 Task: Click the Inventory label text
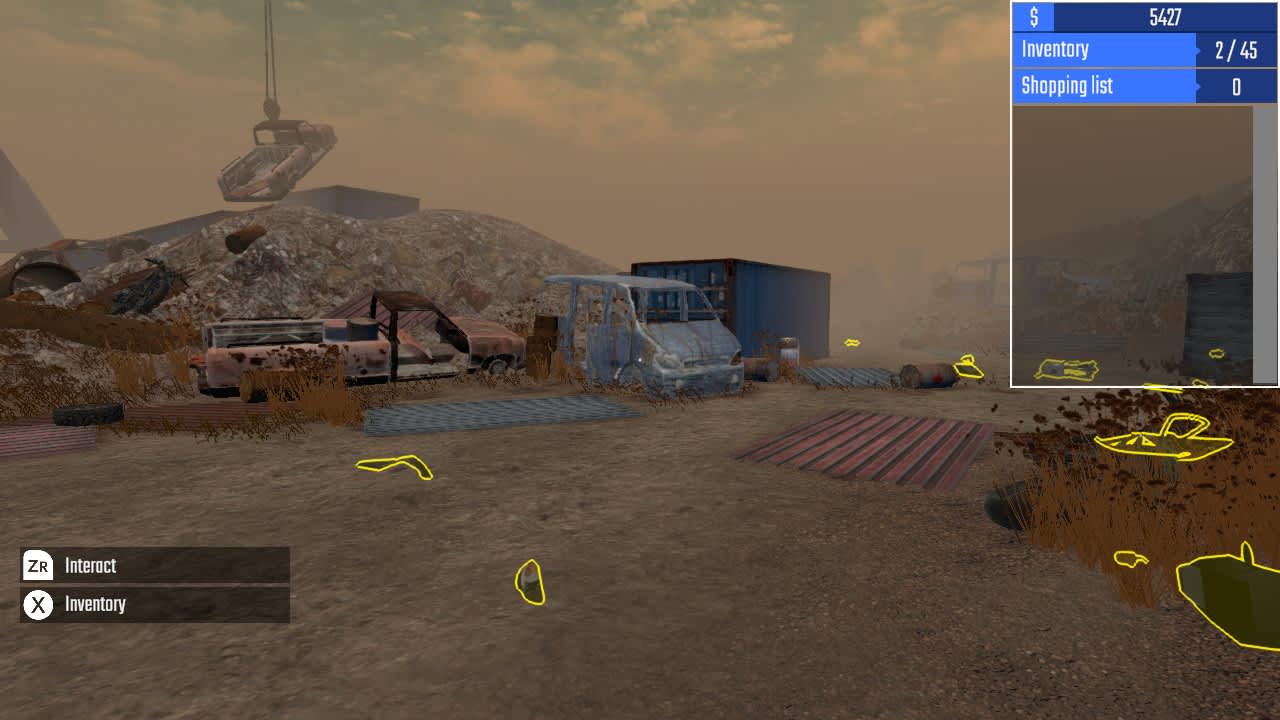pyautogui.click(x=94, y=604)
